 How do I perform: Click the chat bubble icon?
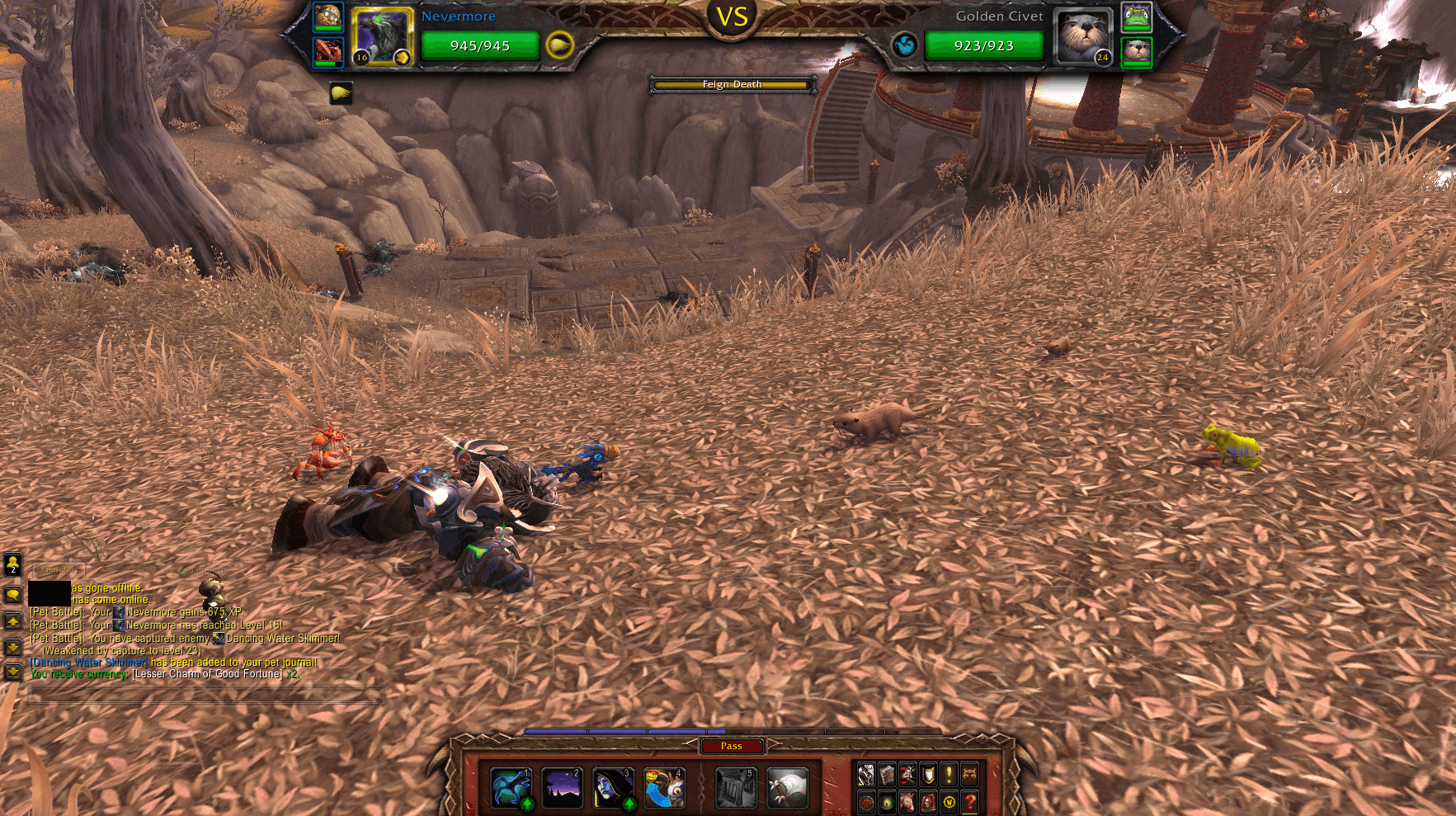click(12, 596)
